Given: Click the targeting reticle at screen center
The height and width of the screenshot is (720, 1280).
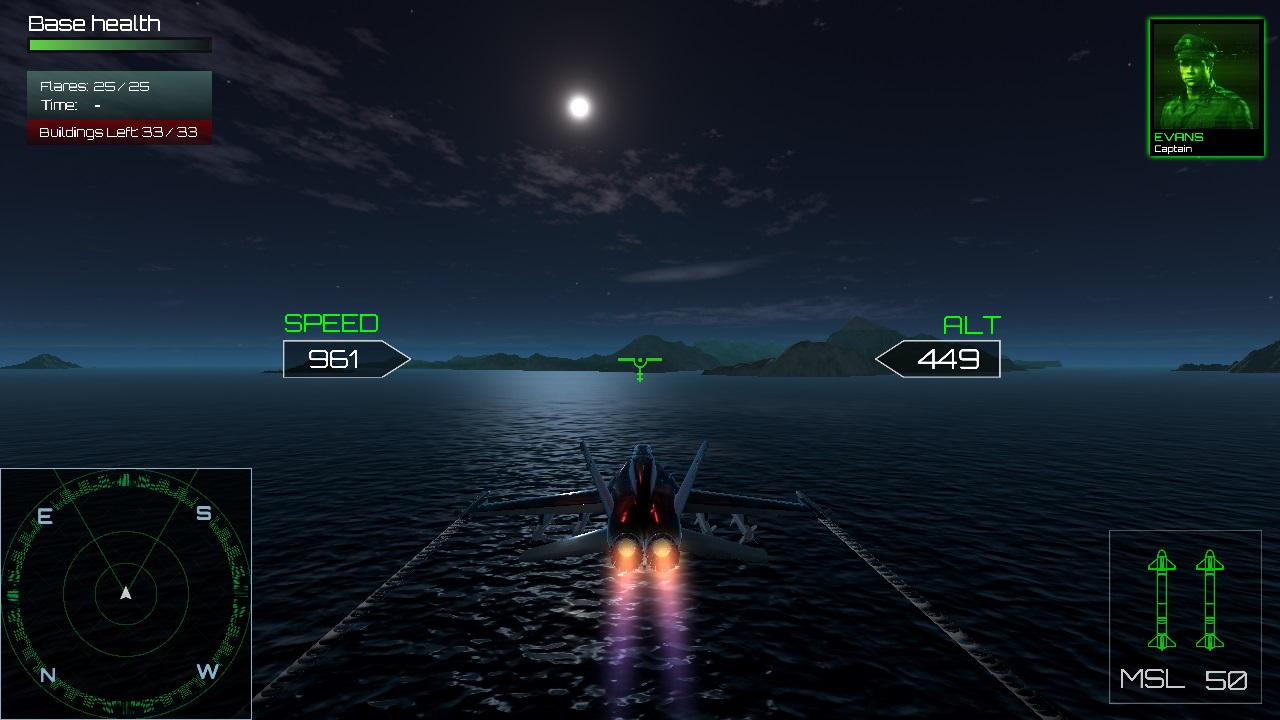Looking at the screenshot, I should [x=640, y=365].
